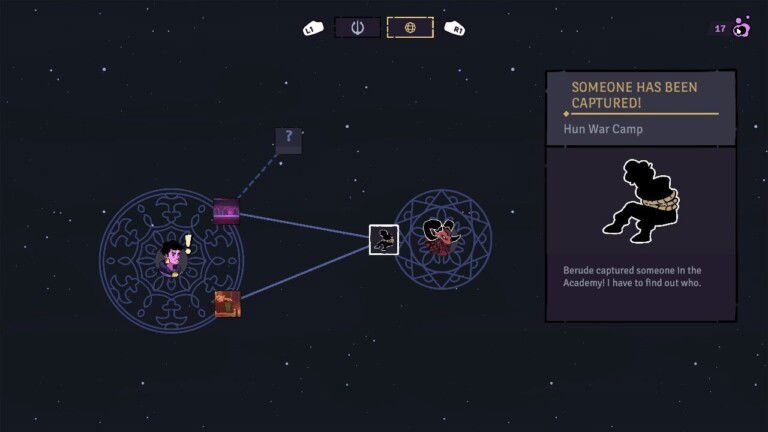Open the unknown question mark node
This screenshot has height=432, width=768.
(288, 139)
